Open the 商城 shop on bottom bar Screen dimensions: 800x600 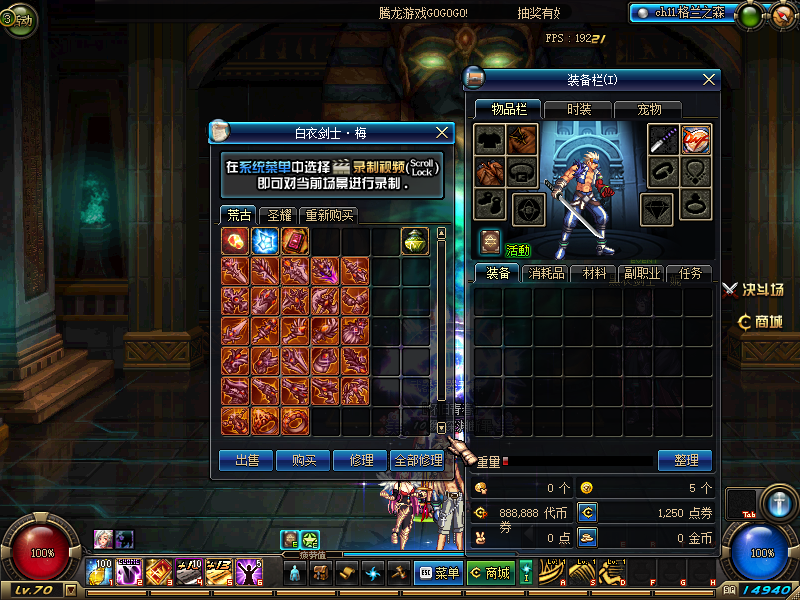[x=489, y=573]
